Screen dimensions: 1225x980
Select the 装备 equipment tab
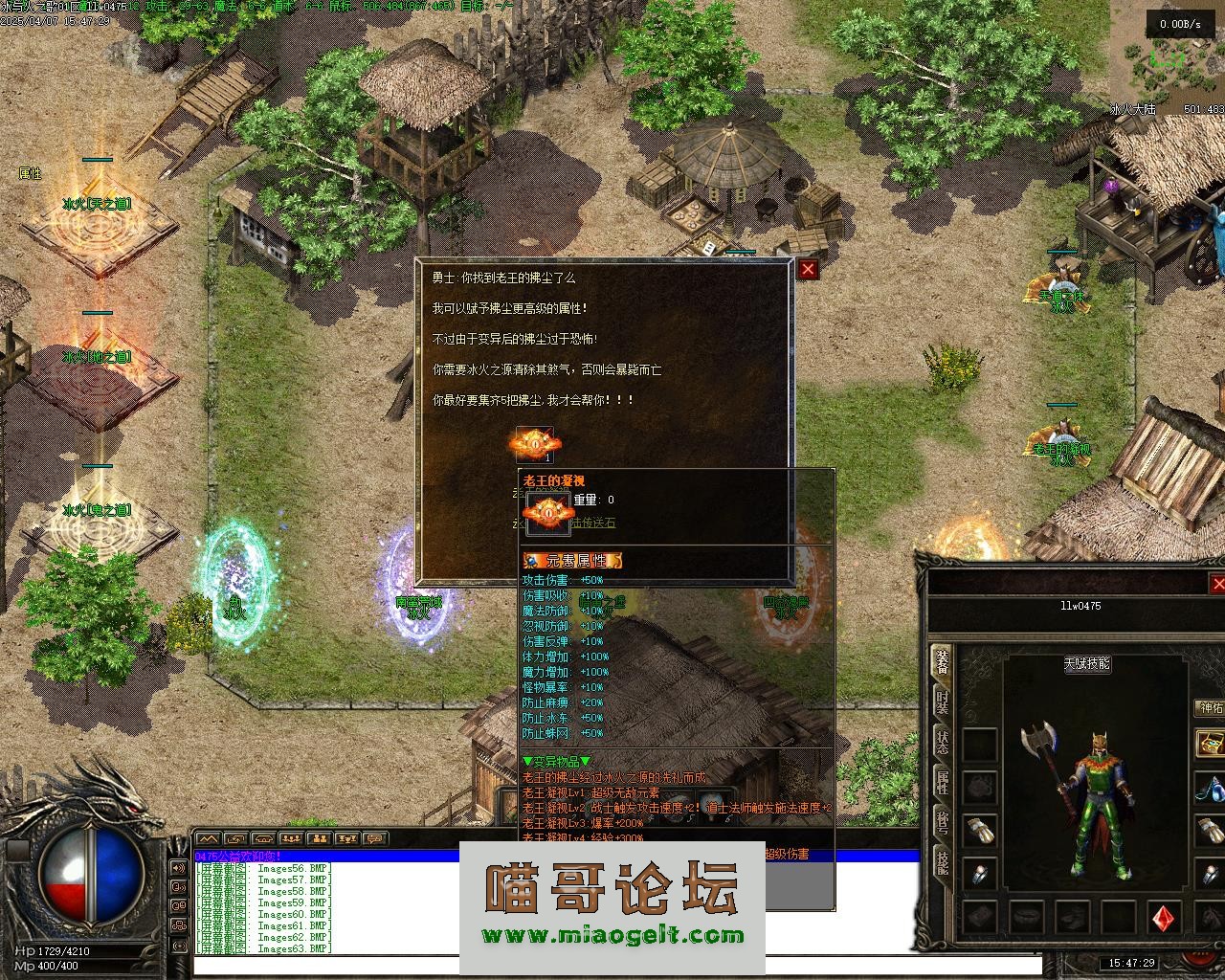coord(942,662)
